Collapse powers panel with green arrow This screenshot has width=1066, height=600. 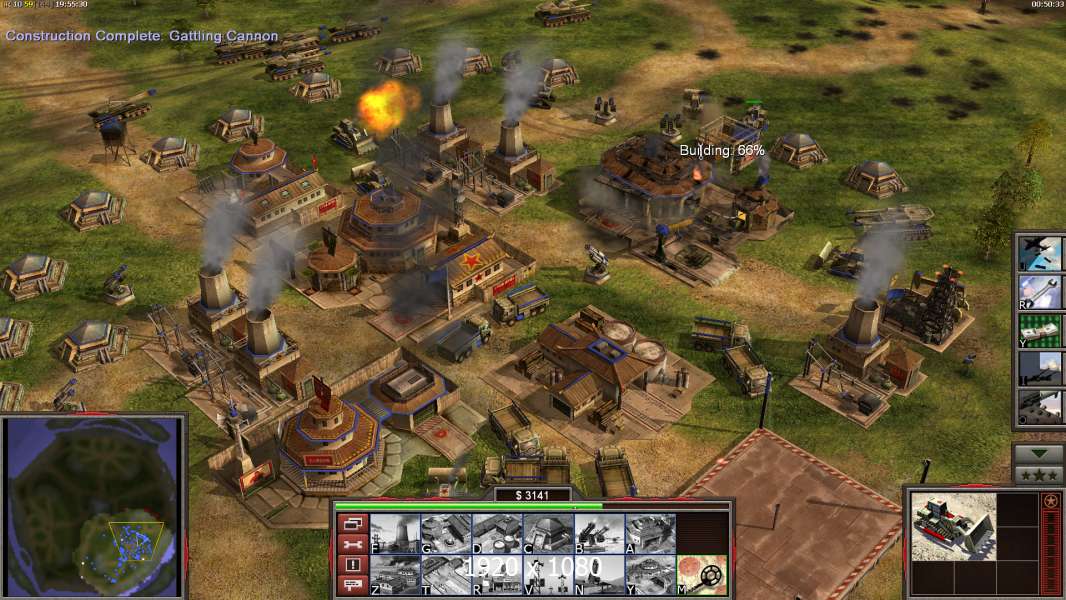click(1039, 454)
